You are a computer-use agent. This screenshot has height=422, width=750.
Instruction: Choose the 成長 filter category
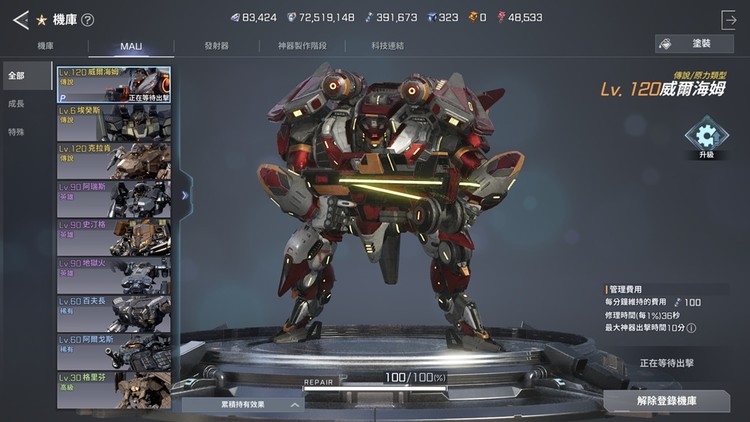(17, 104)
